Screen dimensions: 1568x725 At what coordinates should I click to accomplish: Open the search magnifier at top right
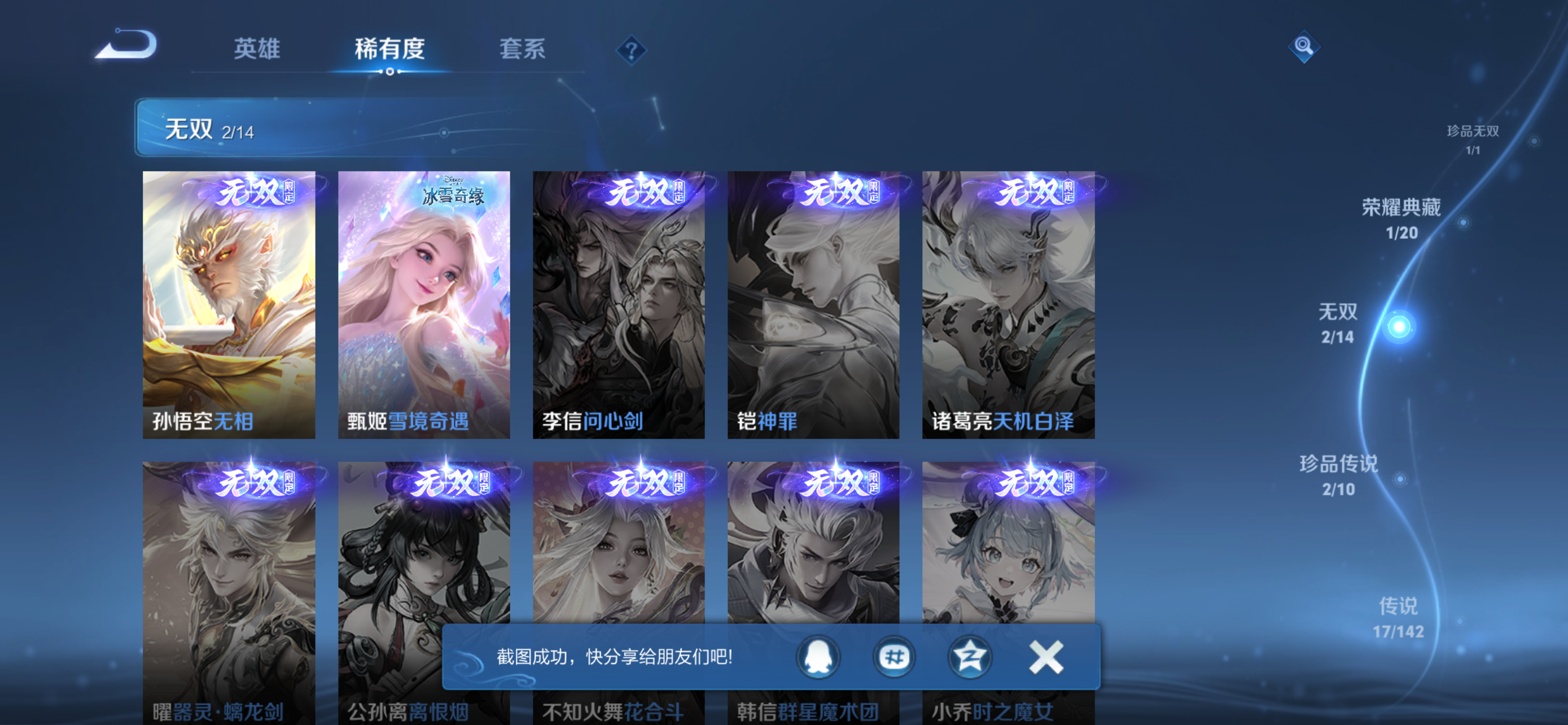click(1304, 46)
